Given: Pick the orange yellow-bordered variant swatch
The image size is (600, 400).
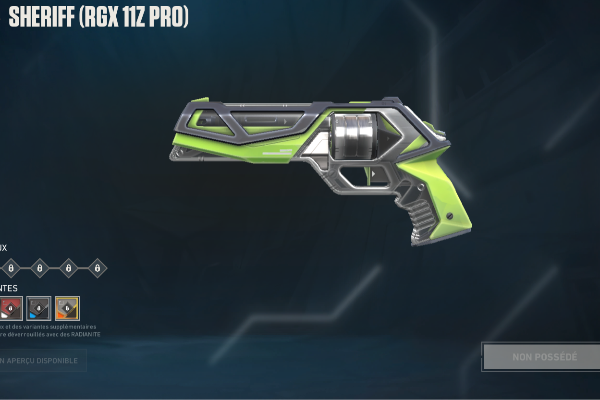Looking at the screenshot, I should coord(67,308).
